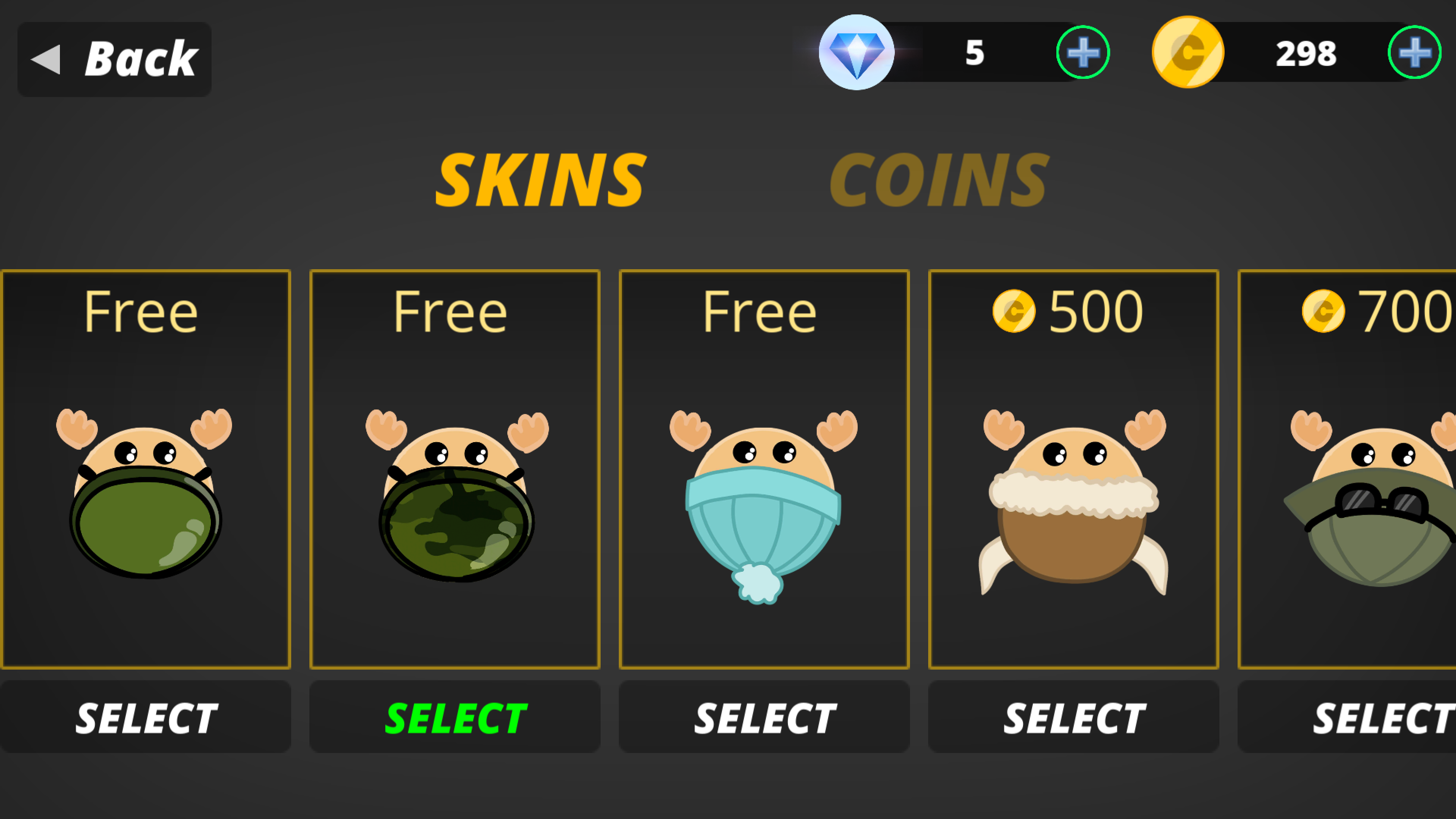Select the first free green-mask skin
Screen dimensions: 1456x819
146,717
